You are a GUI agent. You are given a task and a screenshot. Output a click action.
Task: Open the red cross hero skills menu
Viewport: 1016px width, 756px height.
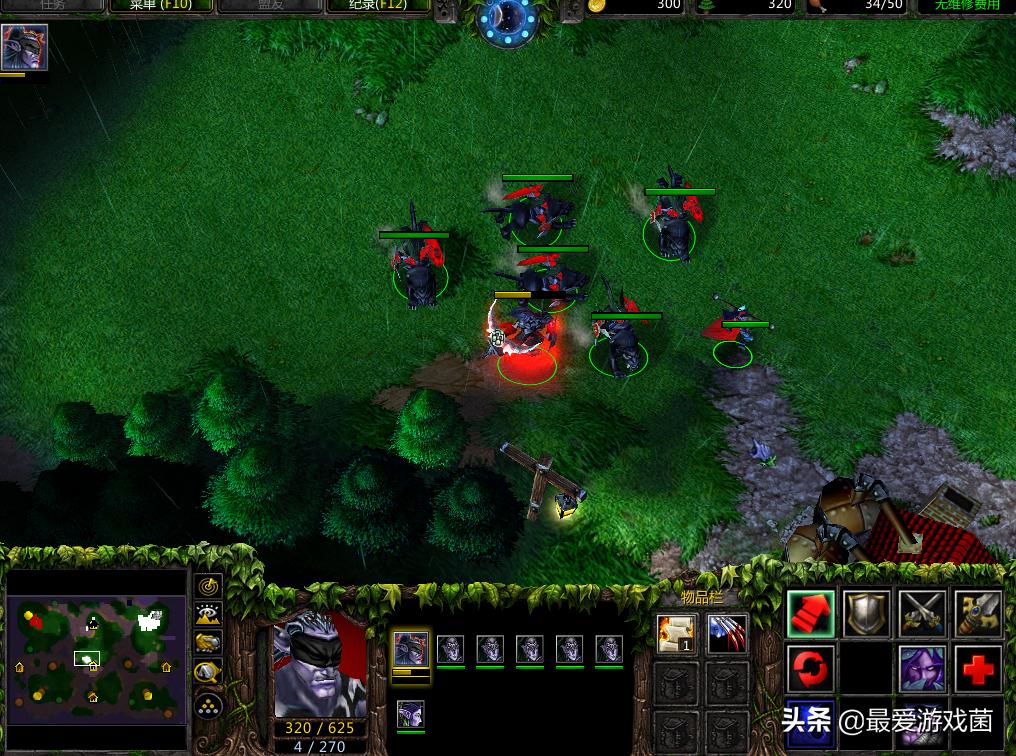click(x=978, y=668)
